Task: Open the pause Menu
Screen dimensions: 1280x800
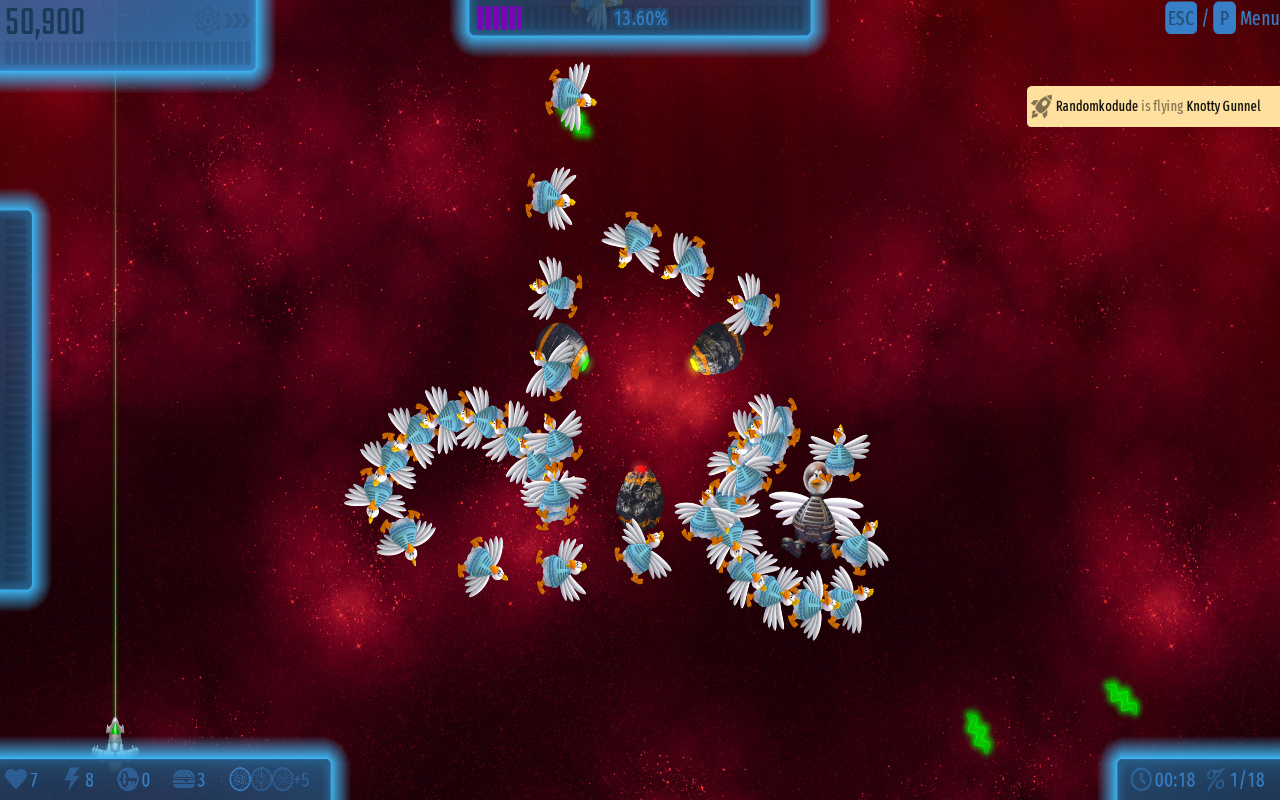Action: point(1258,18)
